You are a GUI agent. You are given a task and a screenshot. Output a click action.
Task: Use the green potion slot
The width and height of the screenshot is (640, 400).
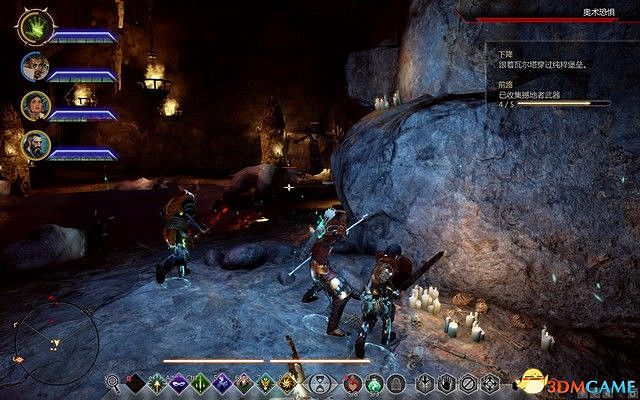tap(372, 381)
